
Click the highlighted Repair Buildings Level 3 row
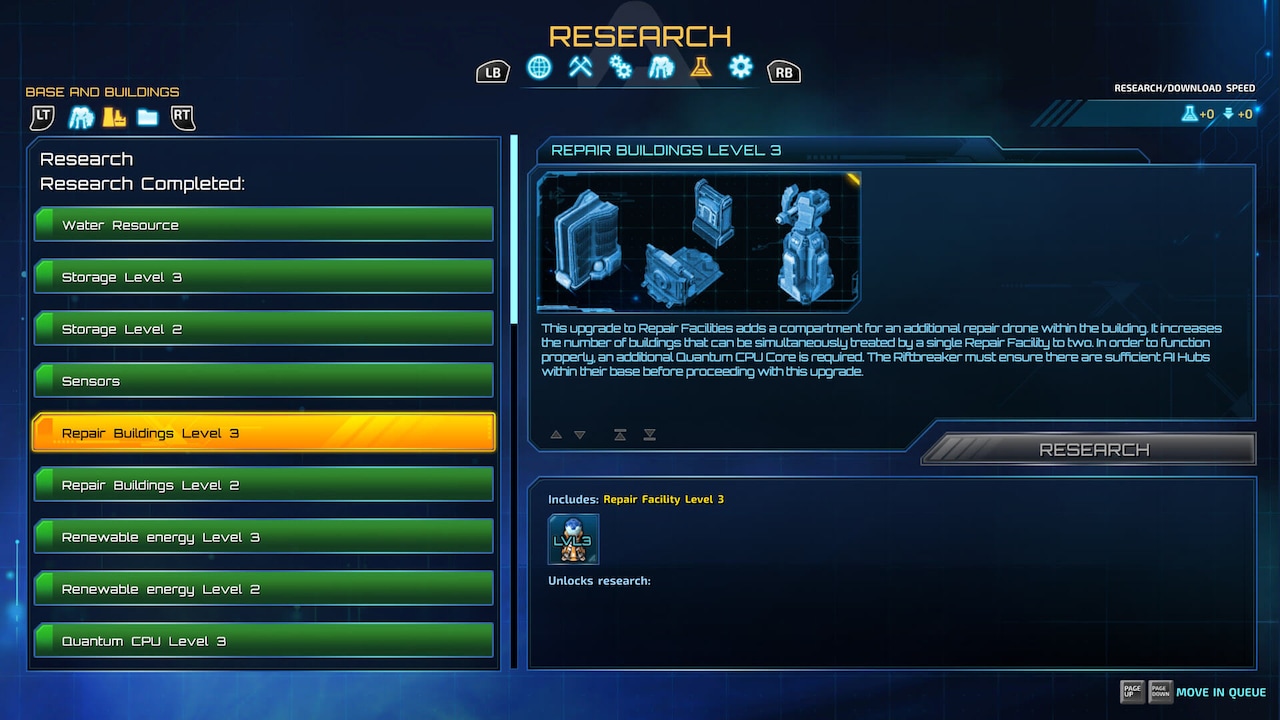click(x=264, y=433)
